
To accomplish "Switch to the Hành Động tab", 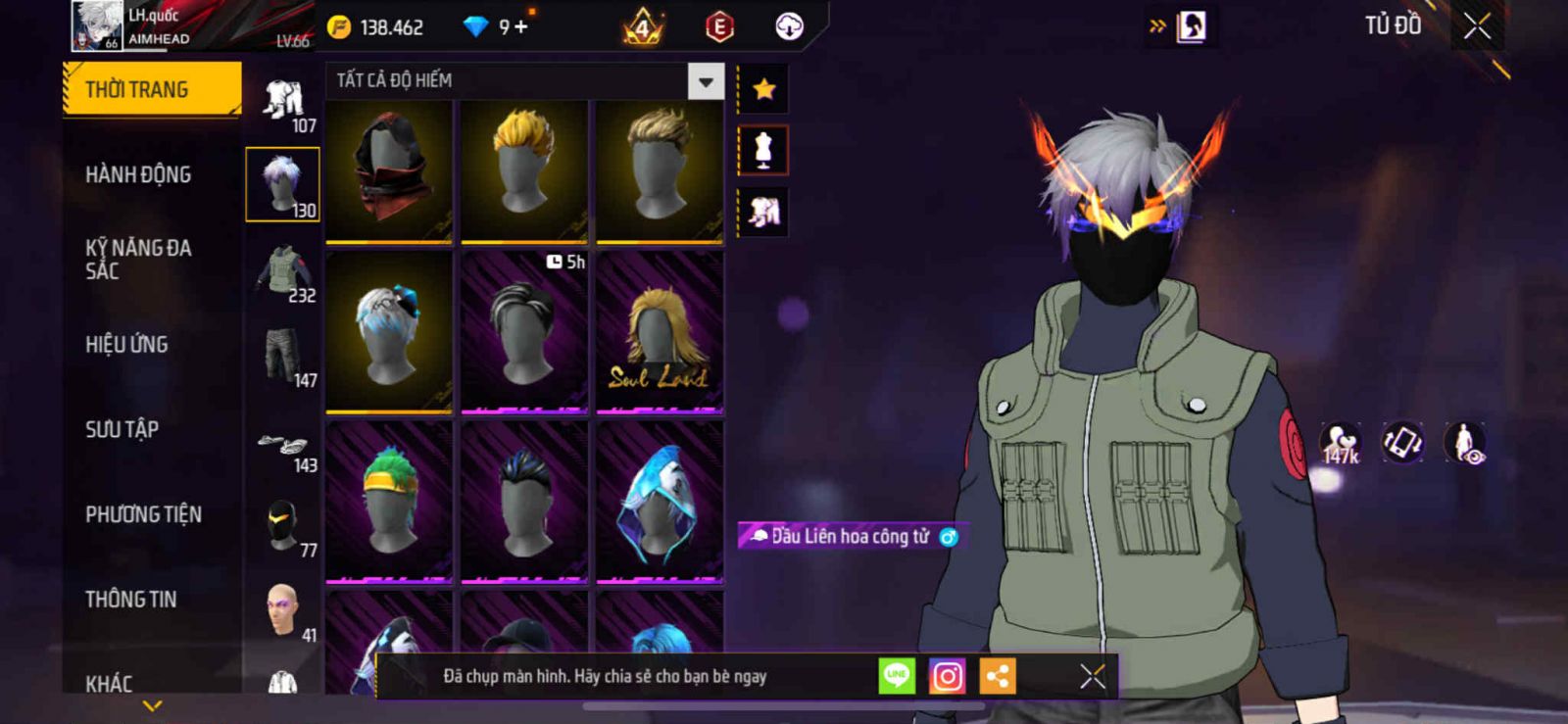I will (138, 174).
